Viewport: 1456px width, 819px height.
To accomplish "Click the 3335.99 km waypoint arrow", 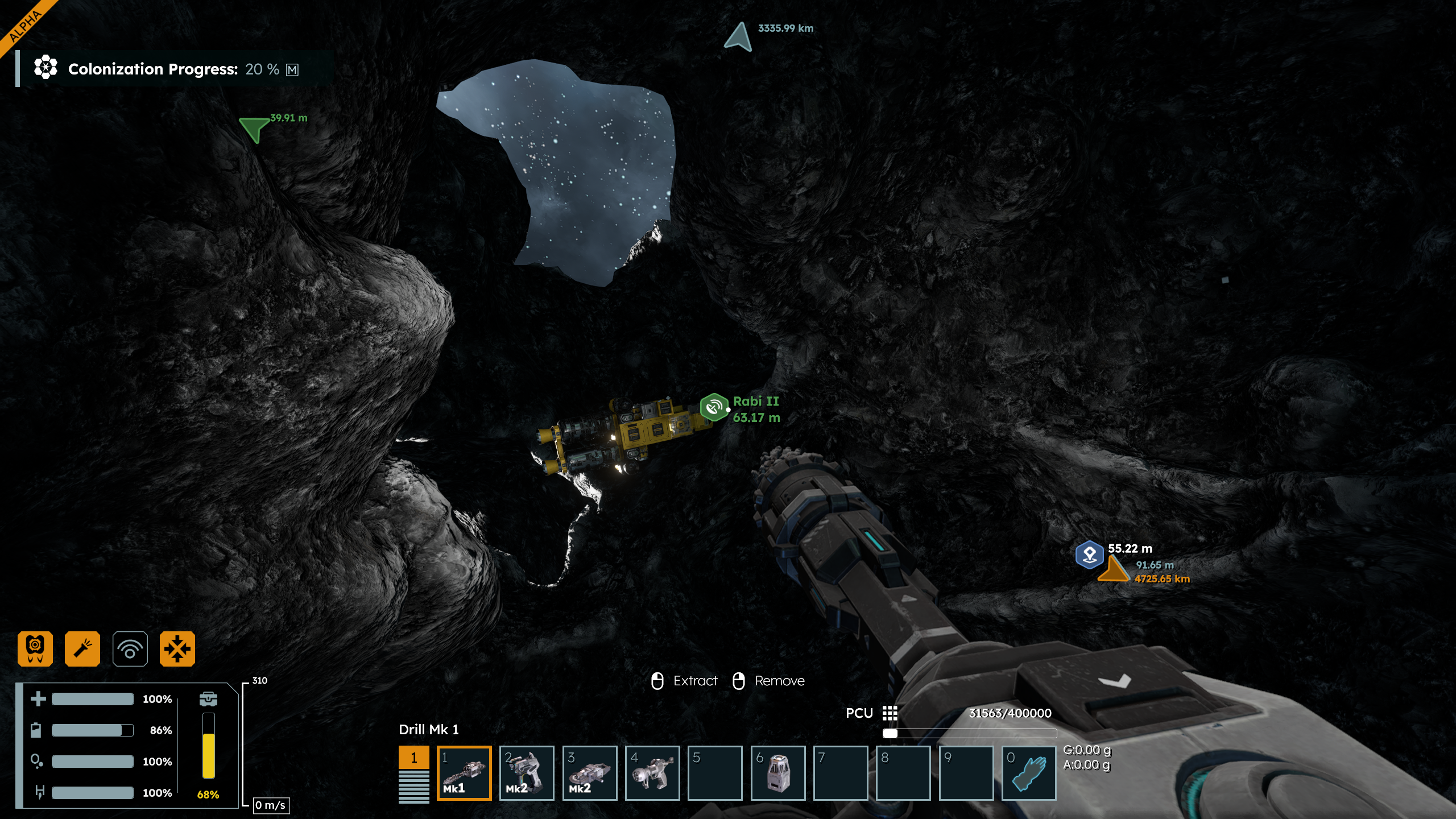I will [x=739, y=38].
